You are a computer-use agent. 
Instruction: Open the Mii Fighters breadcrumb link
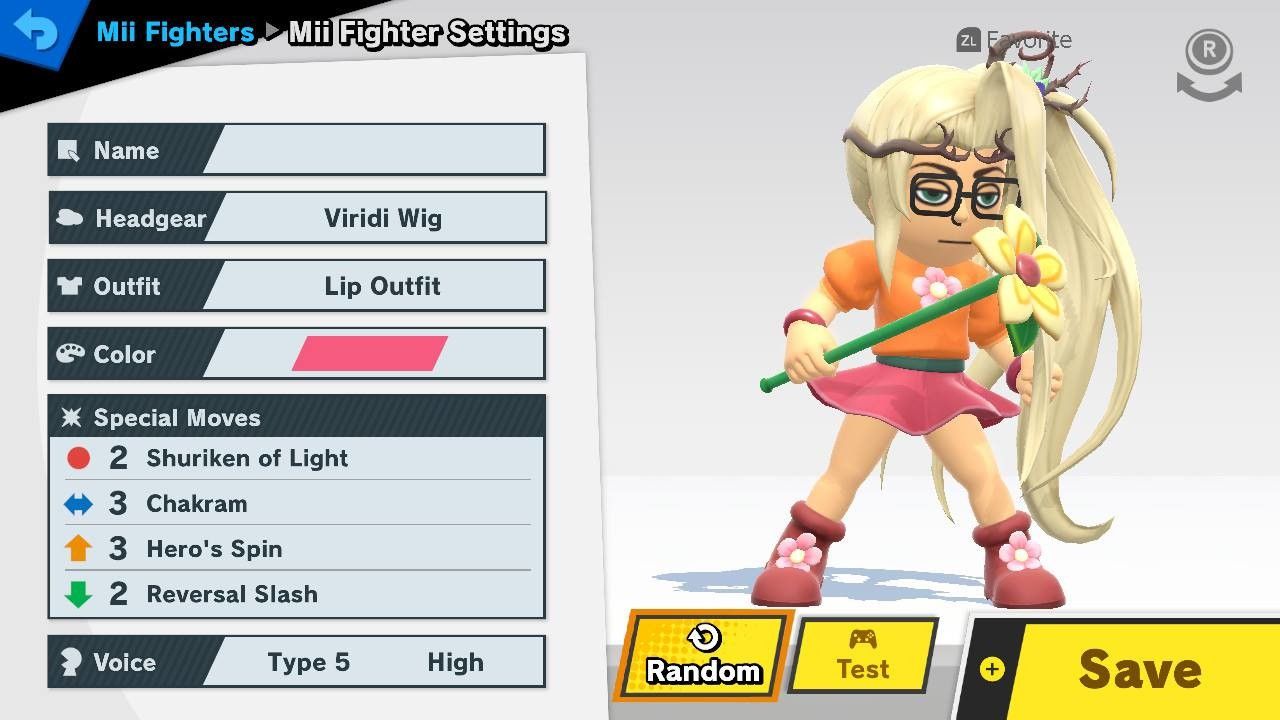pos(175,32)
